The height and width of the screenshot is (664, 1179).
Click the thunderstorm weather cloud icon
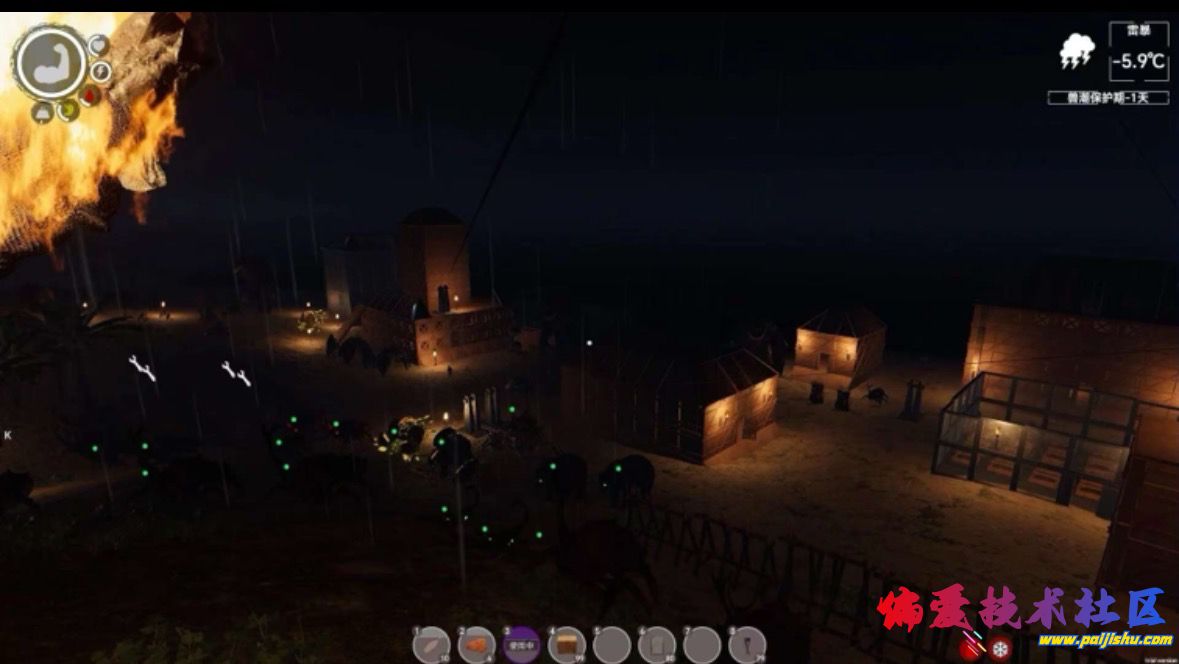coord(1077,52)
